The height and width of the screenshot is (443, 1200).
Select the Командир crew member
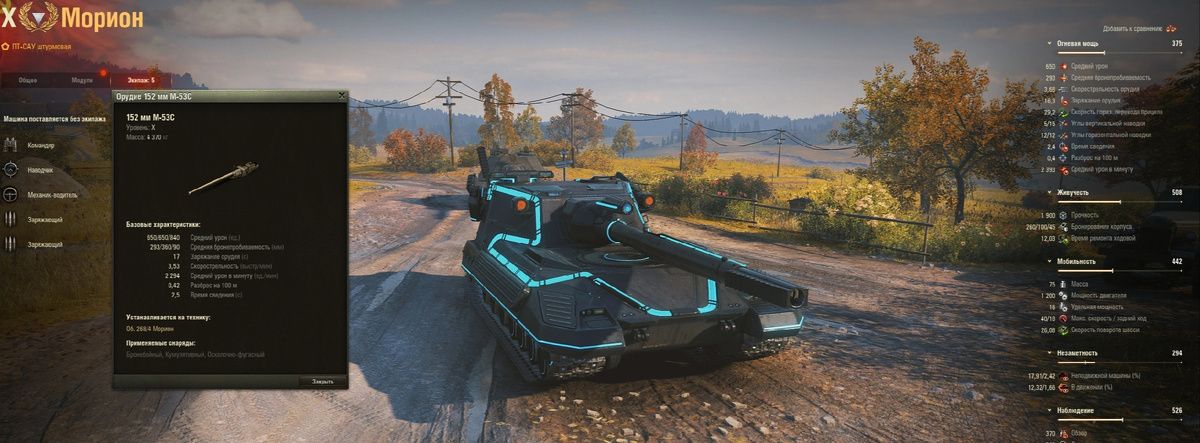click(36, 145)
